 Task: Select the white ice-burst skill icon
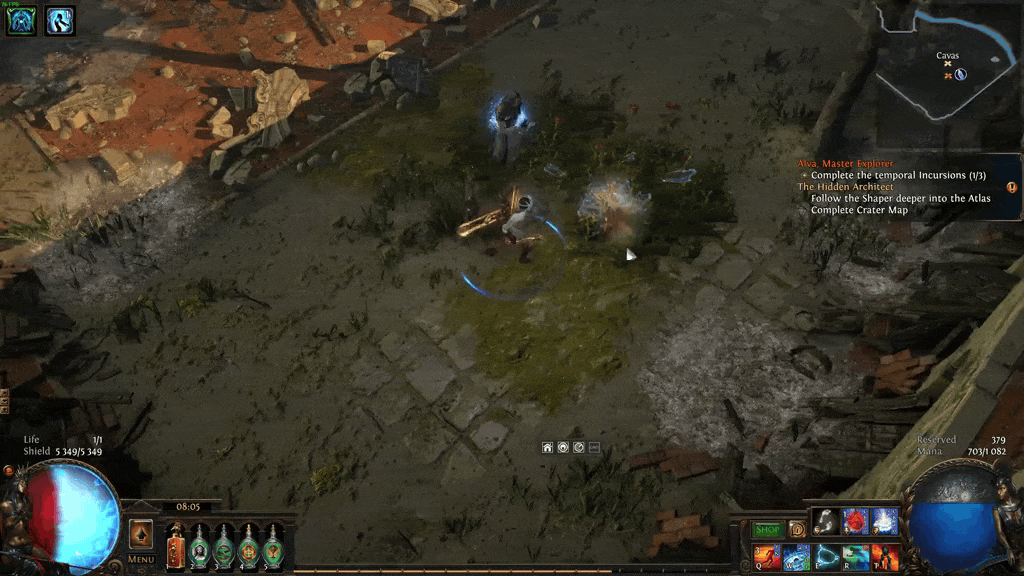tap(884, 521)
